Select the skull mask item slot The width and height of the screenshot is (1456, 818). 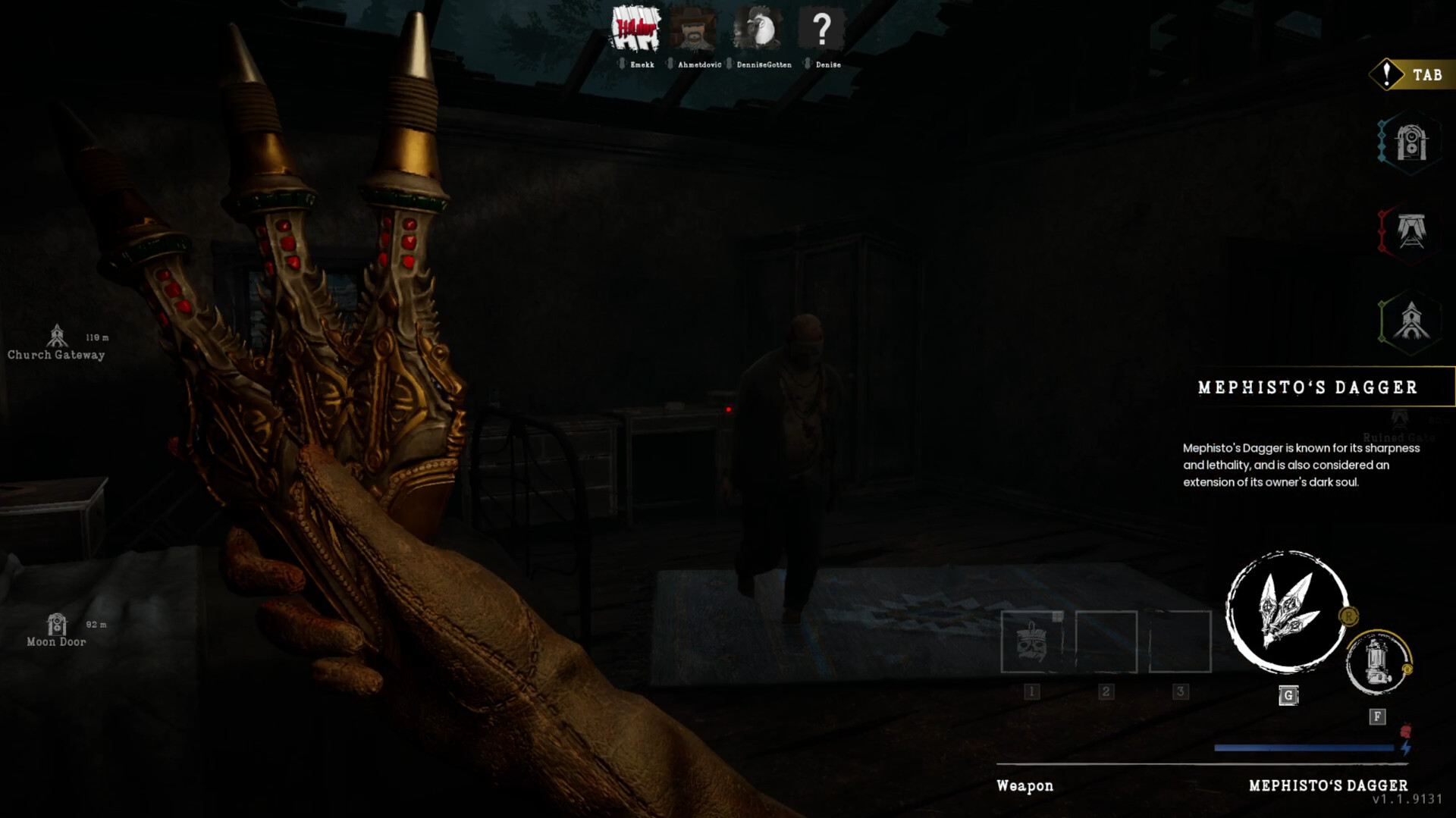tap(1031, 641)
